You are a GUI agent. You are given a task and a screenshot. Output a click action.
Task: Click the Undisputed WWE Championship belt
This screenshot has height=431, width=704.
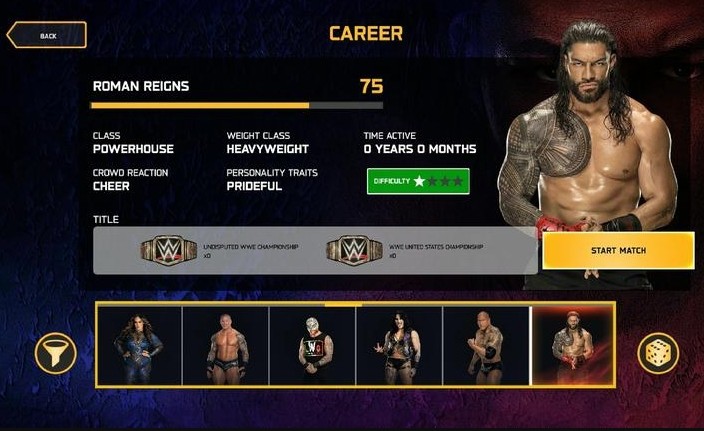[x=169, y=249]
